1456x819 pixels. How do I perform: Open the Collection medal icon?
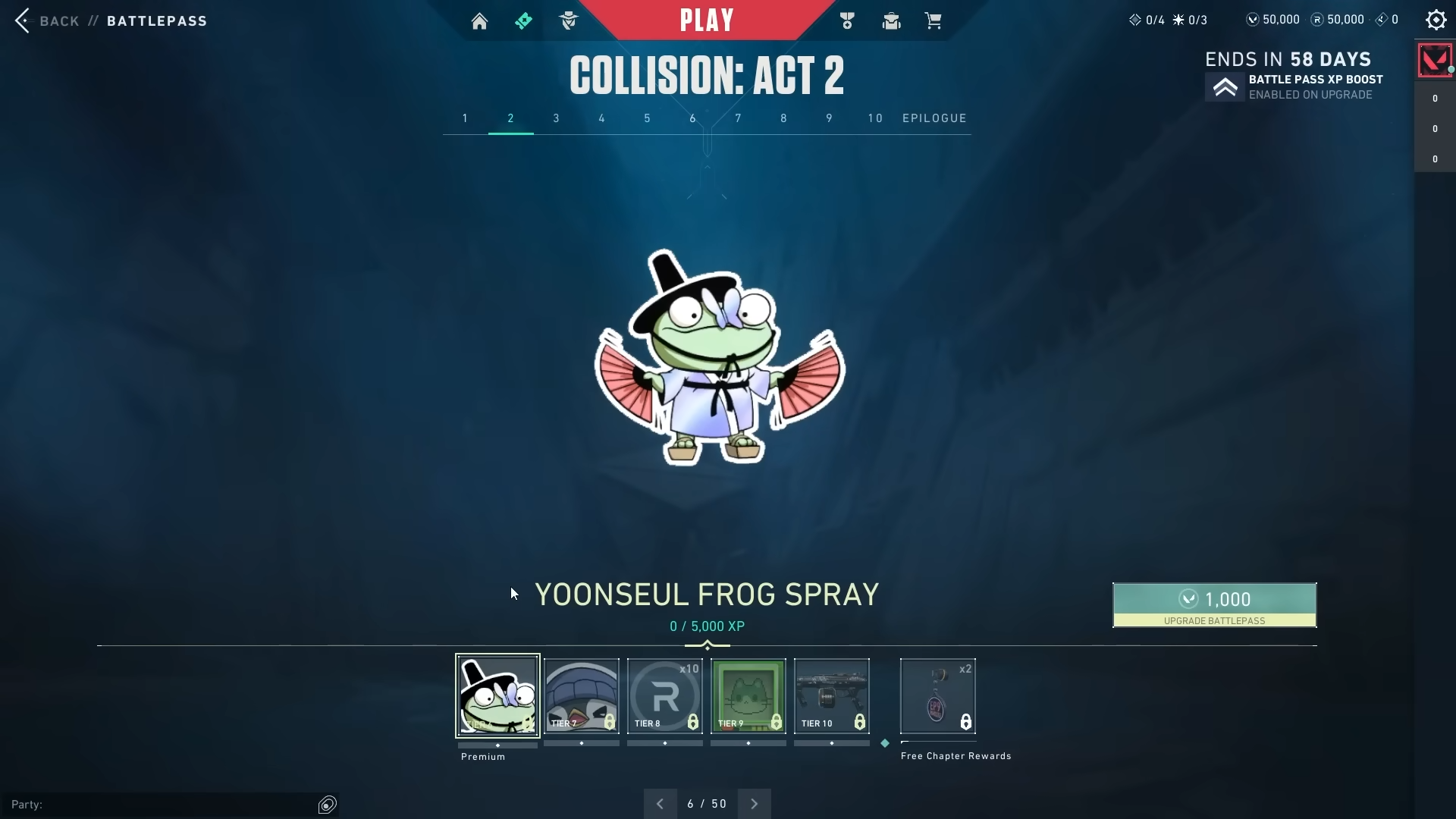click(x=847, y=20)
